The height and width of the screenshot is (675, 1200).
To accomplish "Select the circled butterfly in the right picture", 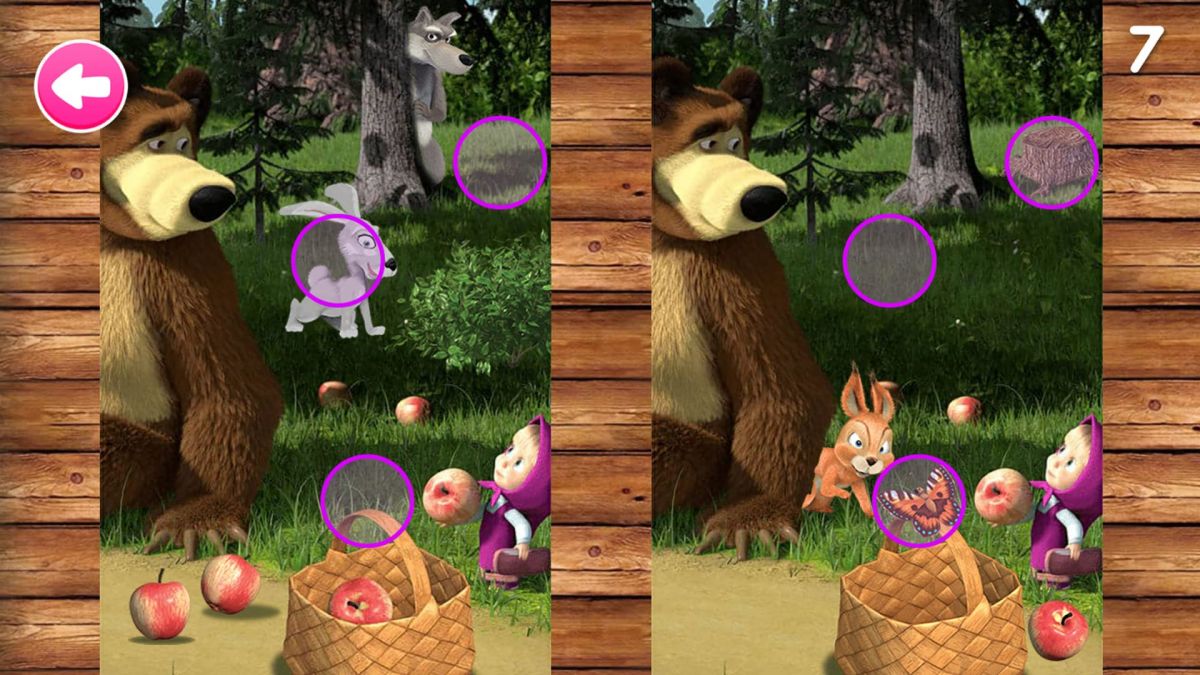I will tap(919, 501).
